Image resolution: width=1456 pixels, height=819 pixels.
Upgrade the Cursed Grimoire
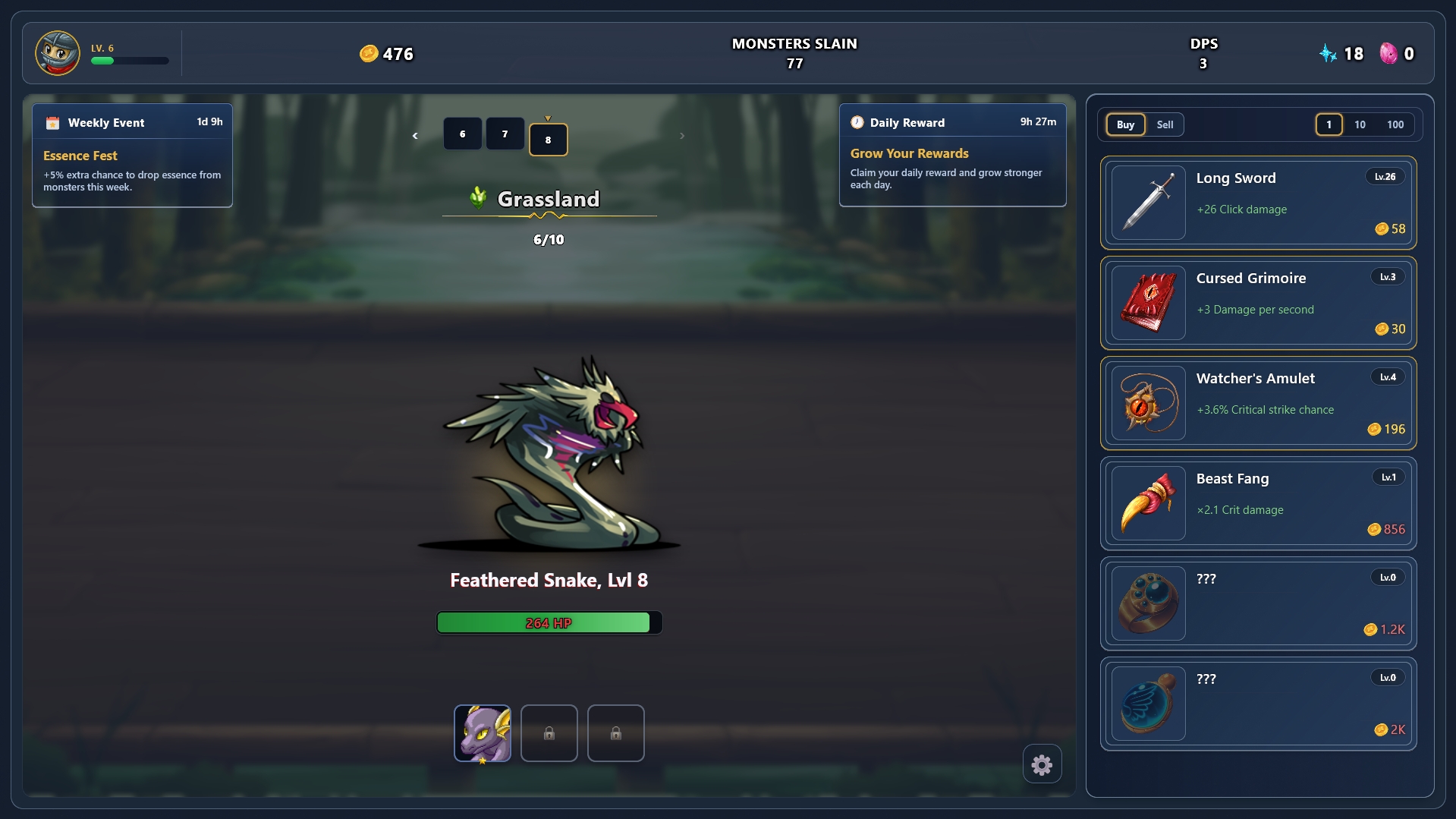(1258, 303)
